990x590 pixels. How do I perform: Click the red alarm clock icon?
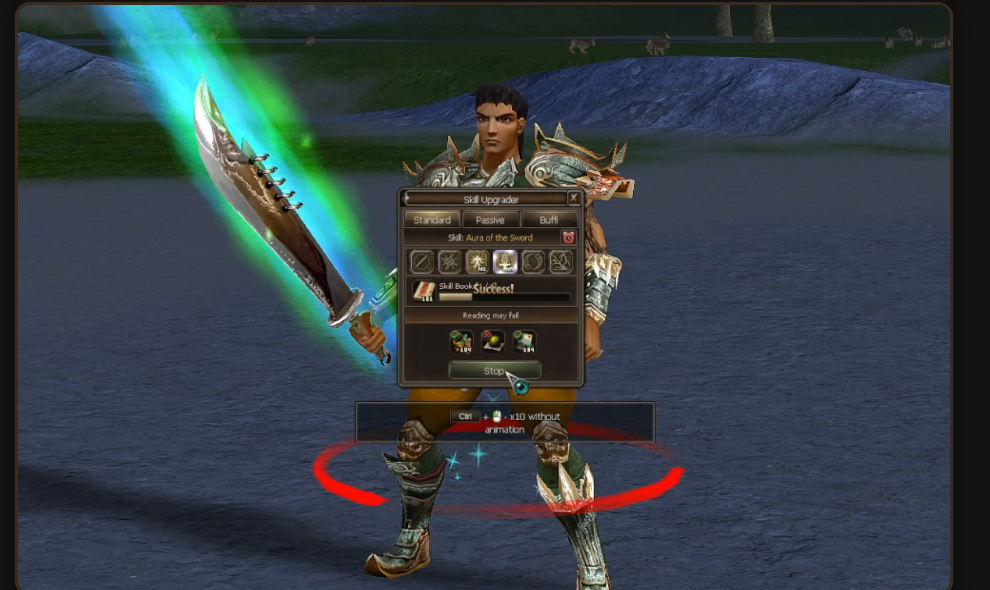568,238
